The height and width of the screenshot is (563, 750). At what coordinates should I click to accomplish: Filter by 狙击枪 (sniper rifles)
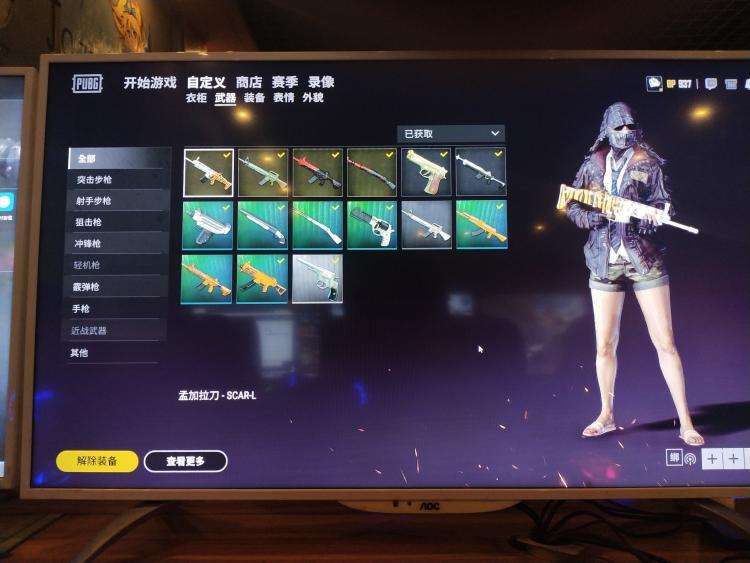[x=87, y=222]
